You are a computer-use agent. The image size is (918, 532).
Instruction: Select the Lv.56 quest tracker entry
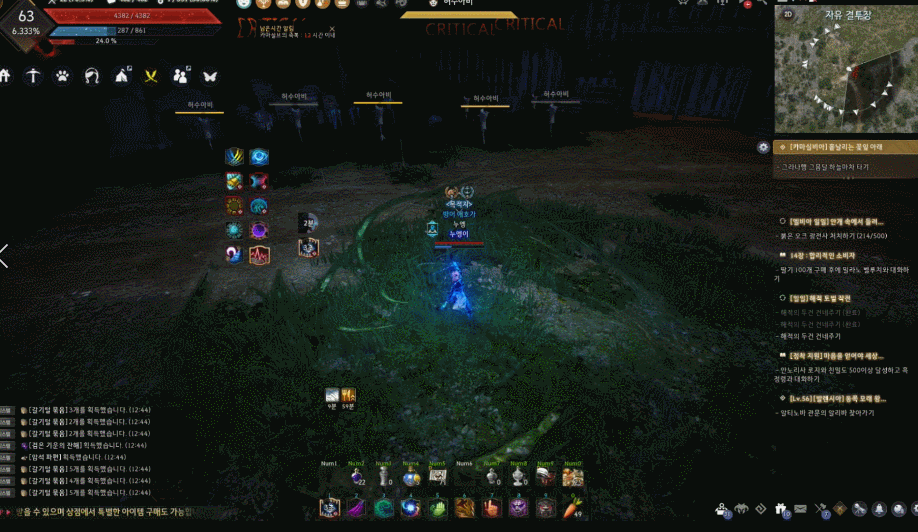pyautogui.click(x=836, y=398)
